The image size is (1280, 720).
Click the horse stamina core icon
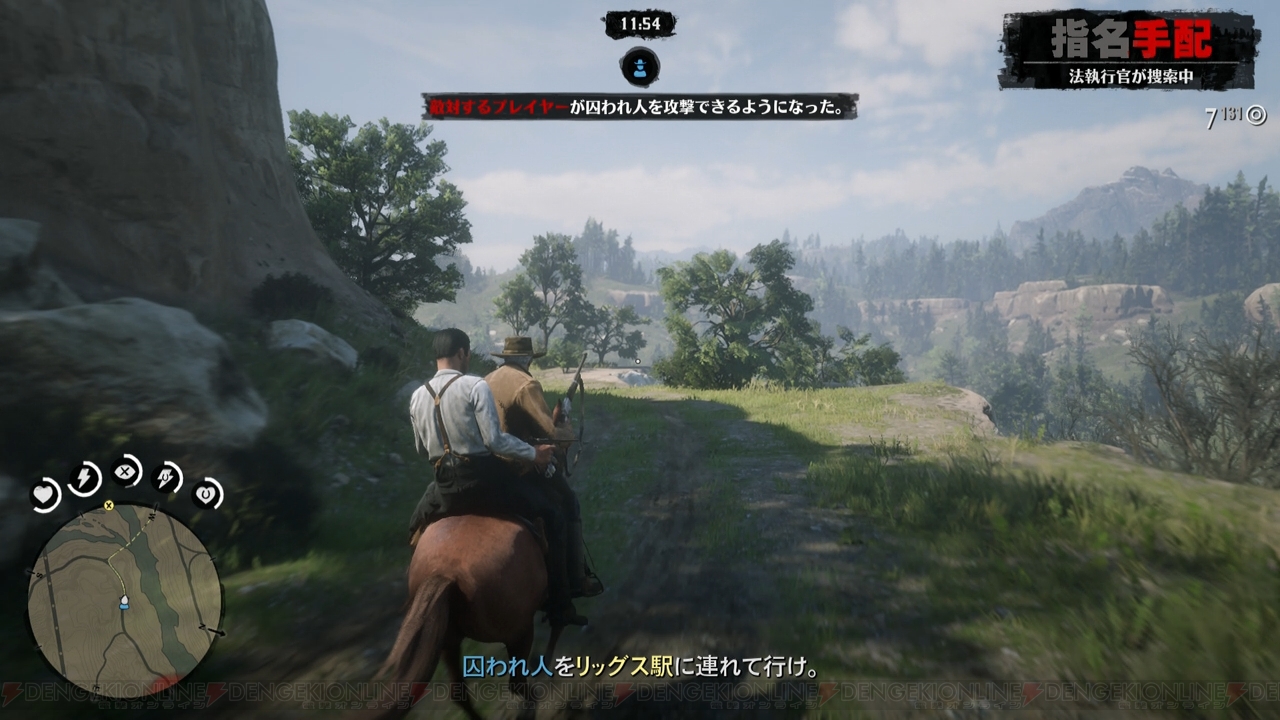point(166,479)
